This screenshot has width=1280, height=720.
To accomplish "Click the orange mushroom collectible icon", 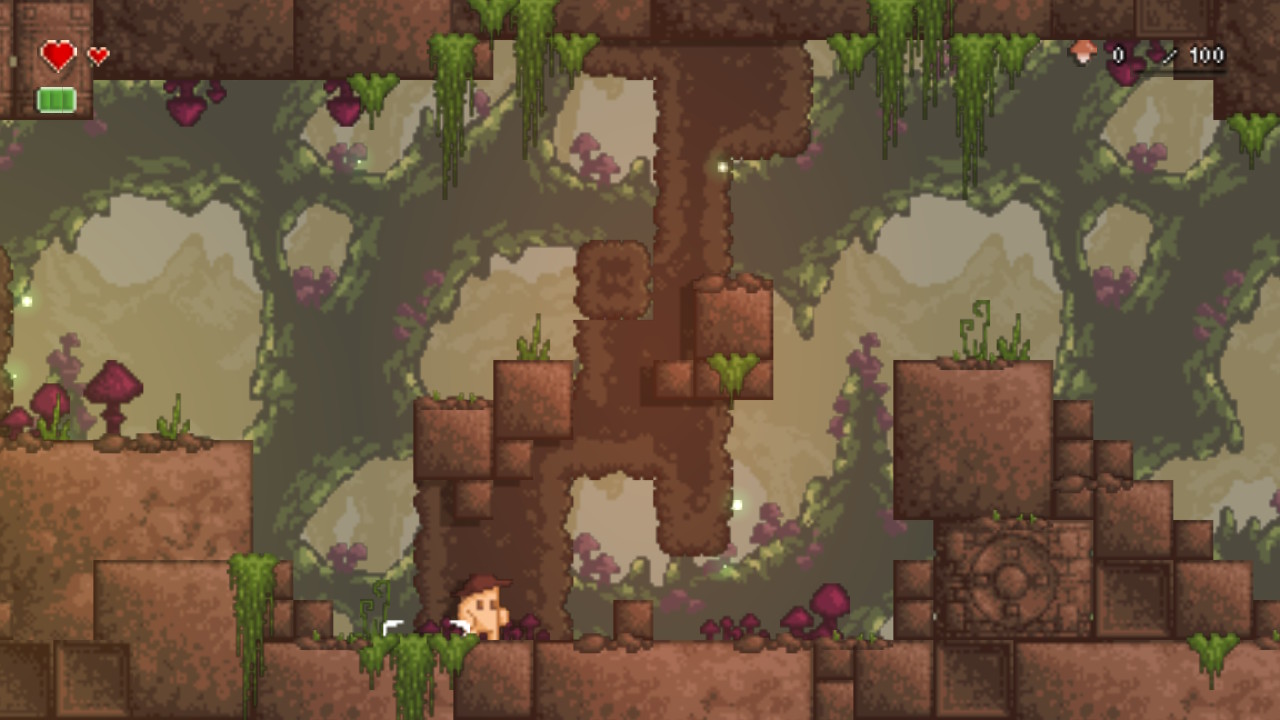I will click(1083, 52).
